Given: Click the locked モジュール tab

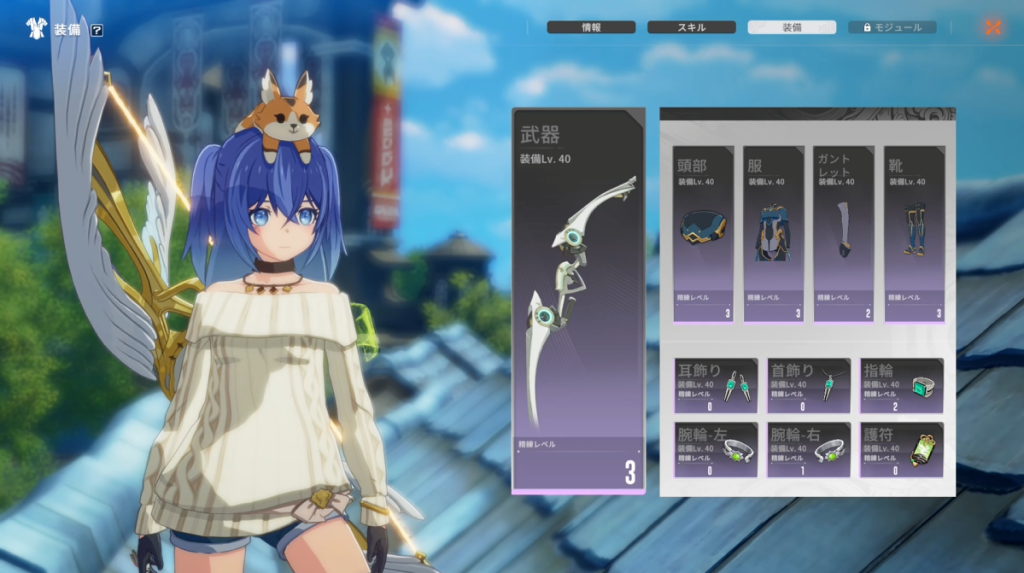Looking at the screenshot, I should tap(892, 27).
